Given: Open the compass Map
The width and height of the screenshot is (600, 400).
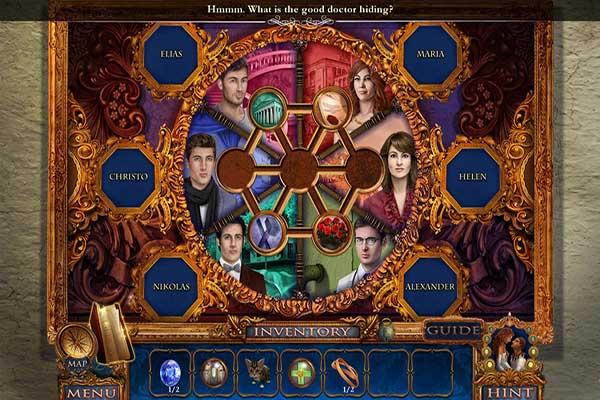Looking at the screenshot, I should tap(76, 345).
